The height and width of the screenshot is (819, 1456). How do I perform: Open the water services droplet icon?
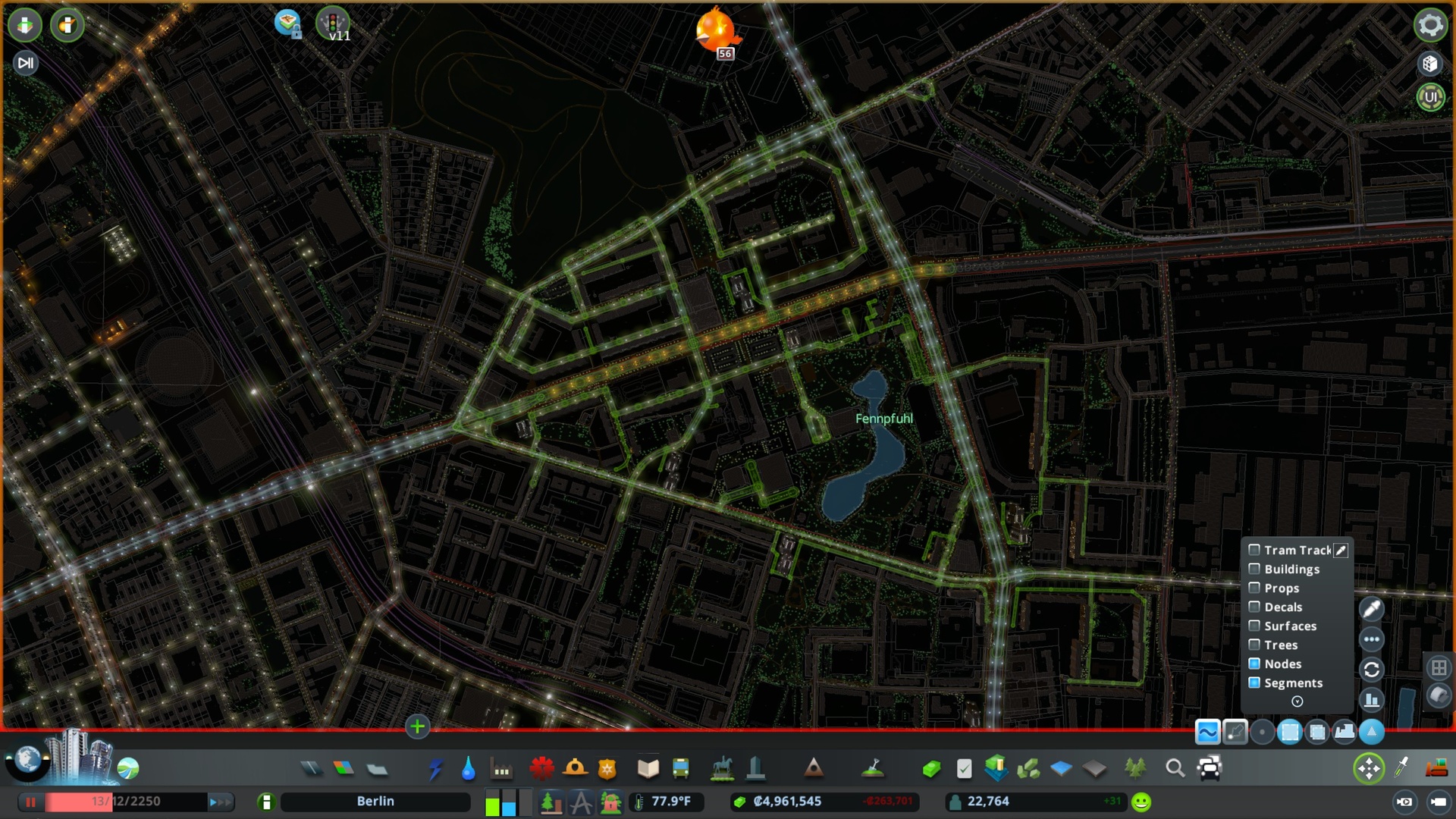point(469,768)
